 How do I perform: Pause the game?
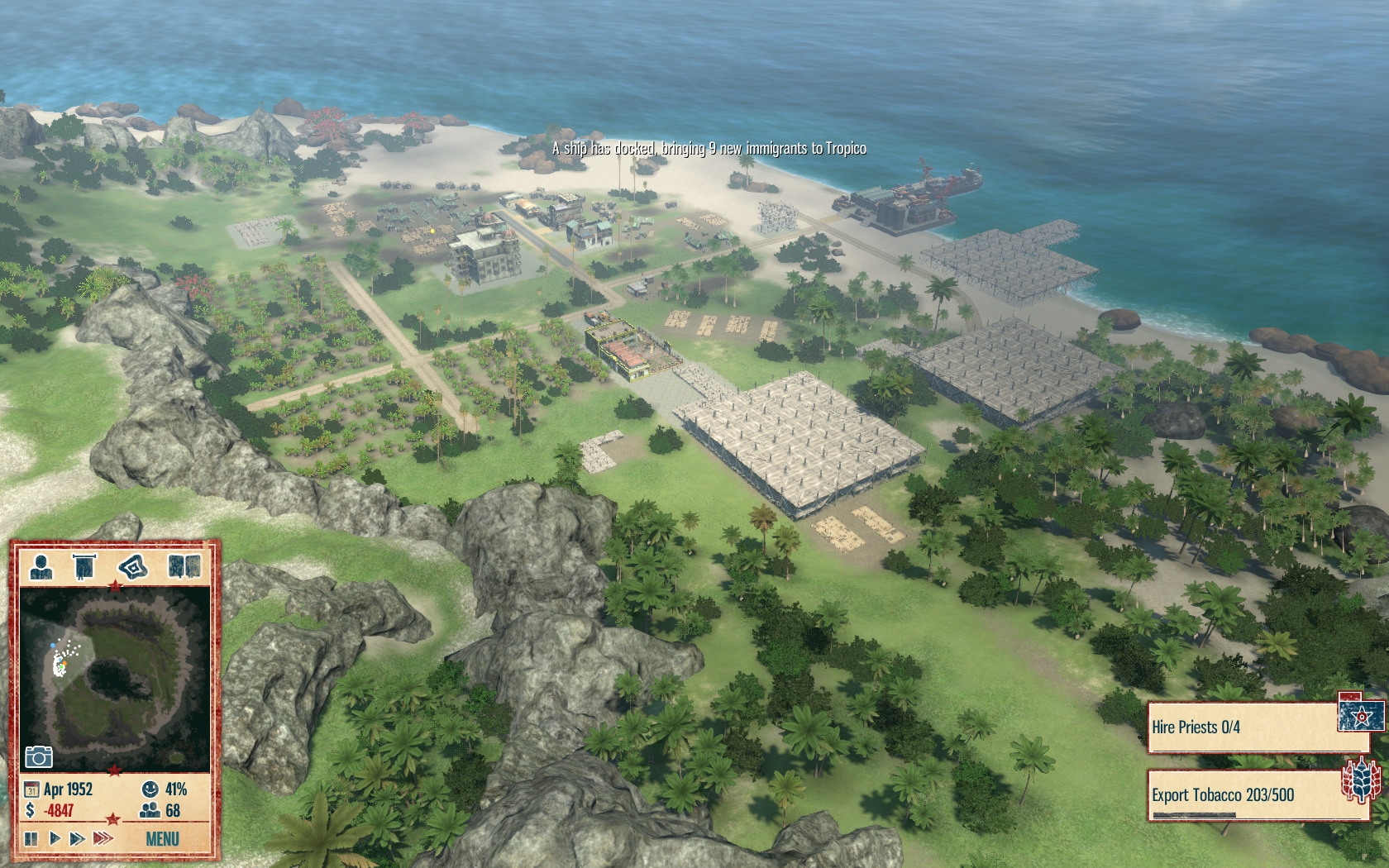pyautogui.click(x=31, y=838)
